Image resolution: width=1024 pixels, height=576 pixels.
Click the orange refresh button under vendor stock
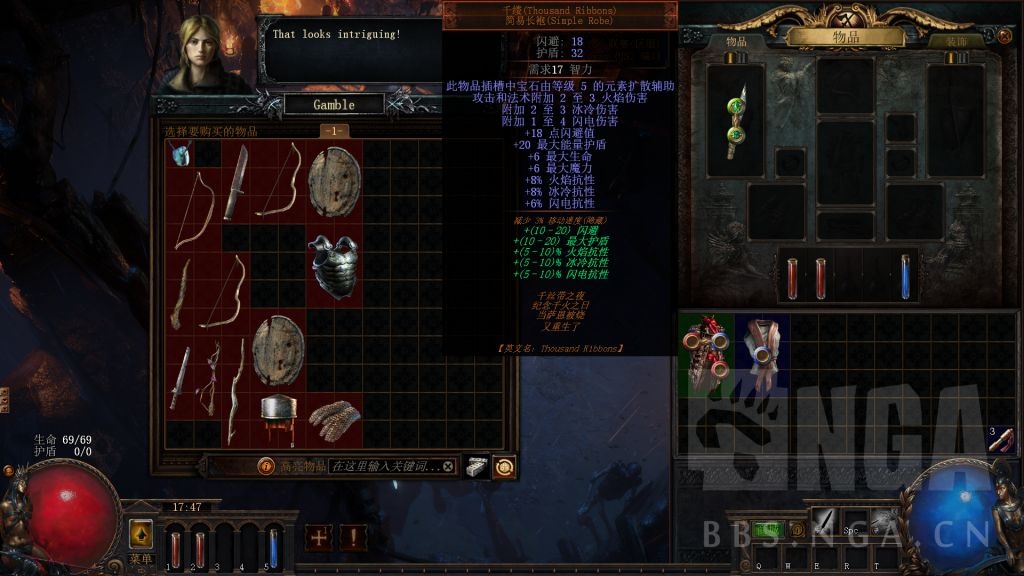coord(504,466)
